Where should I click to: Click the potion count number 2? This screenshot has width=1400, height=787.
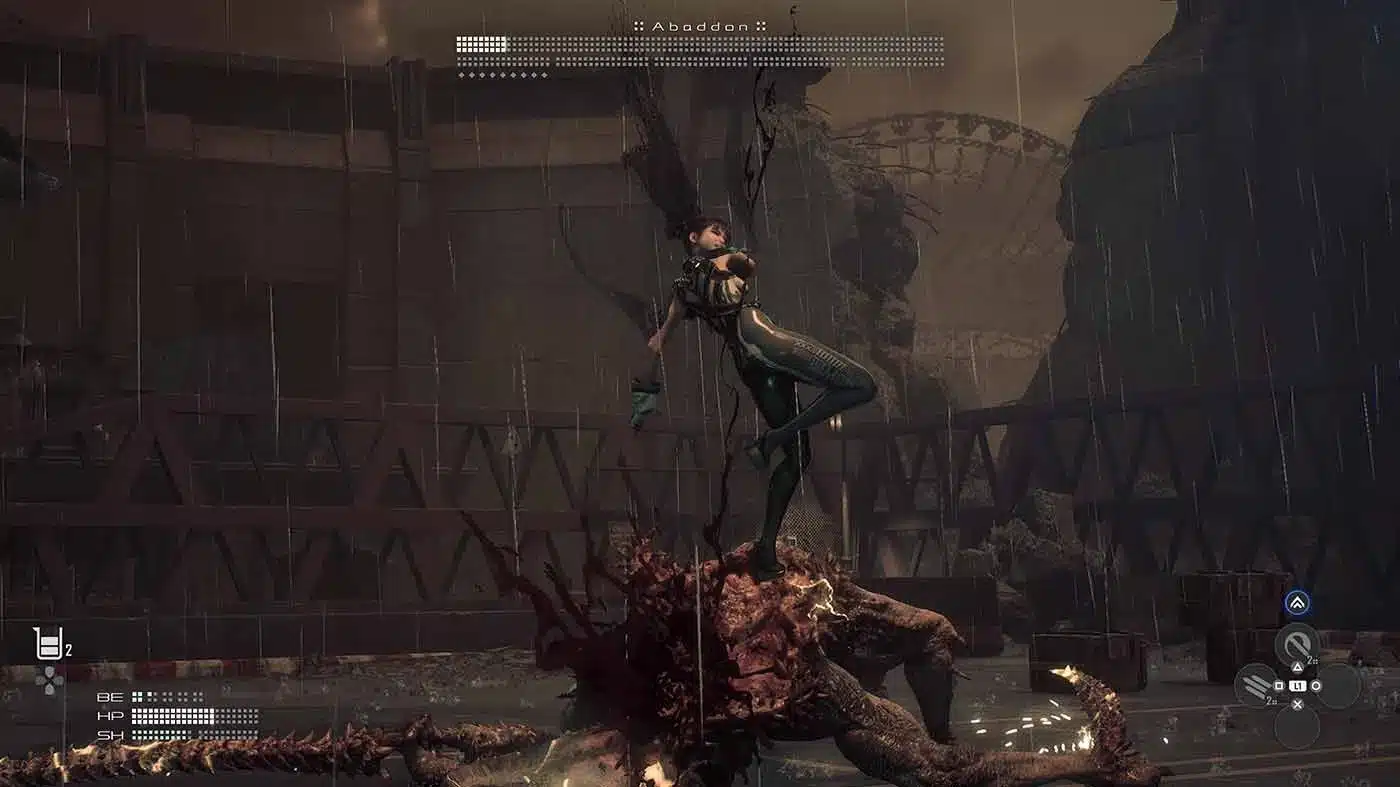coord(68,649)
